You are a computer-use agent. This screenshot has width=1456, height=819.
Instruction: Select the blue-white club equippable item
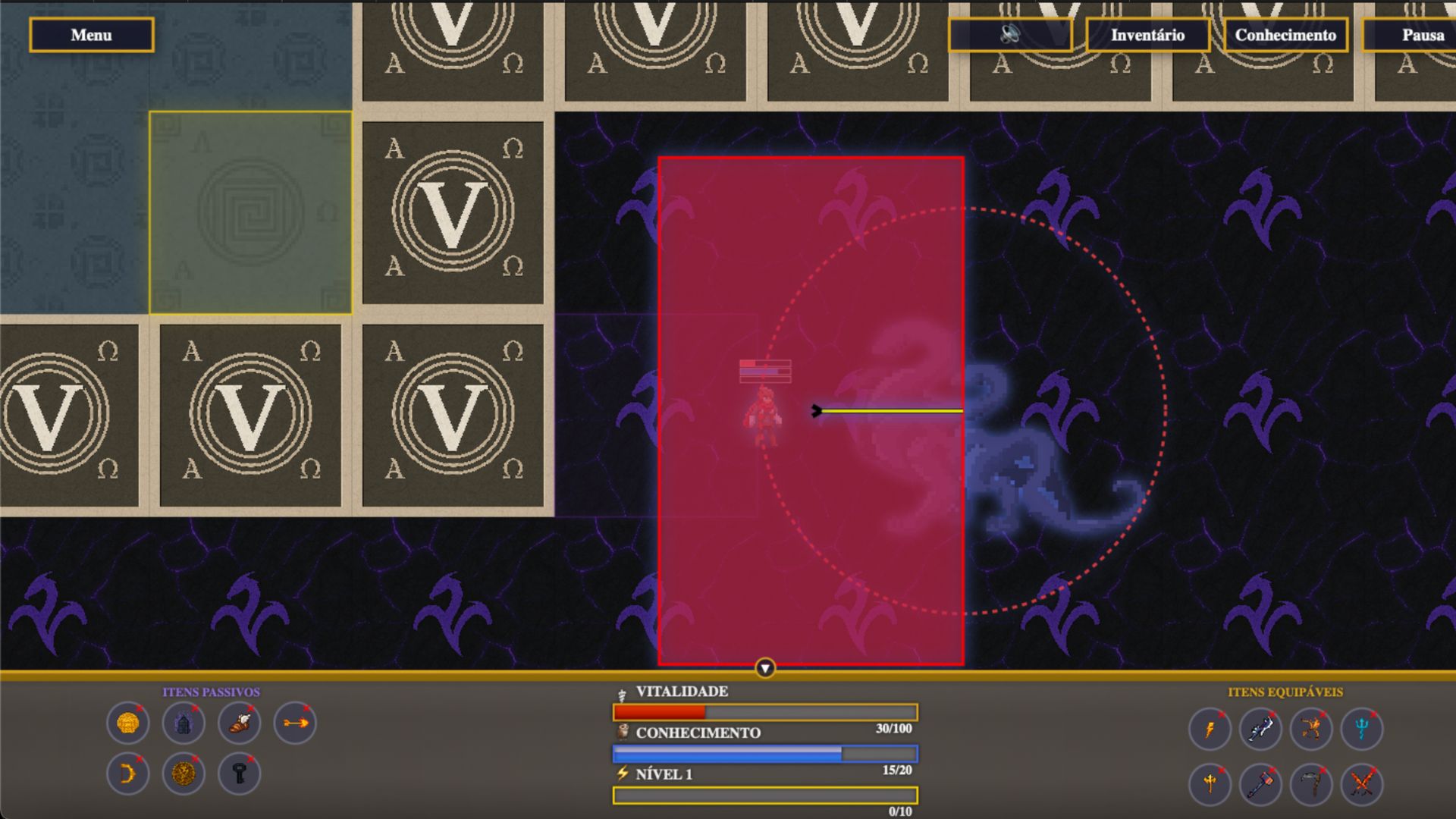coord(1260,729)
